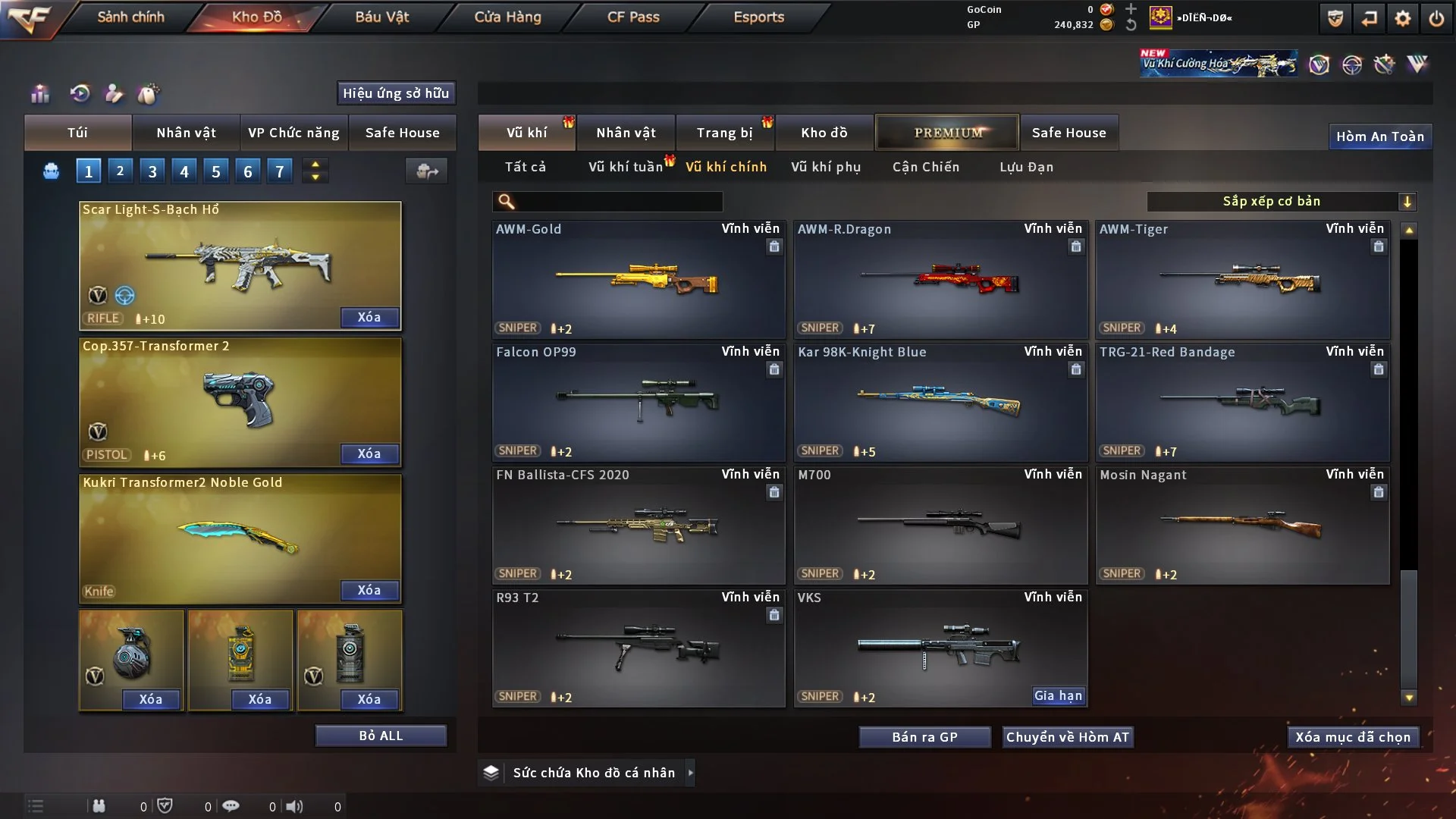
Task: Select bag number 3
Action: [152, 171]
